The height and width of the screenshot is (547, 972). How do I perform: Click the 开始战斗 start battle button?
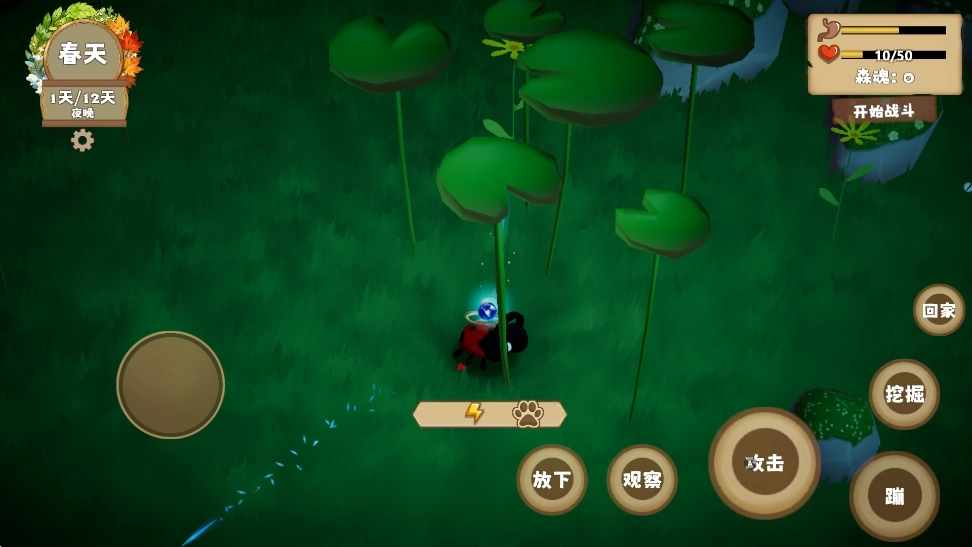coord(883,110)
